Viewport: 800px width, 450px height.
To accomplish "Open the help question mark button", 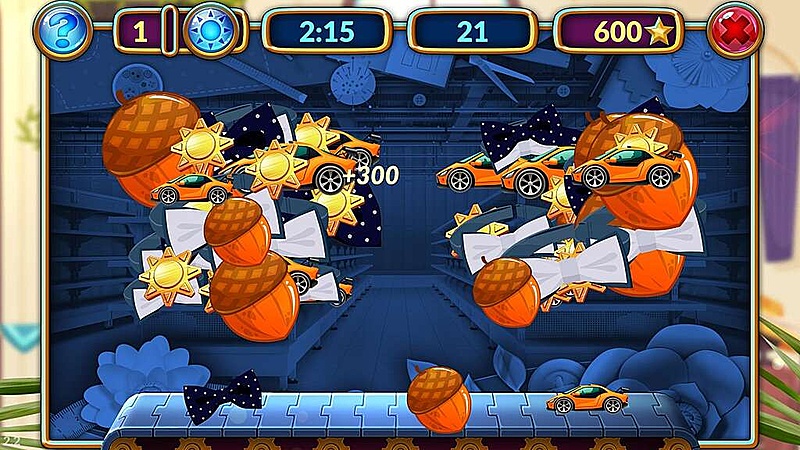I will pyautogui.click(x=63, y=31).
